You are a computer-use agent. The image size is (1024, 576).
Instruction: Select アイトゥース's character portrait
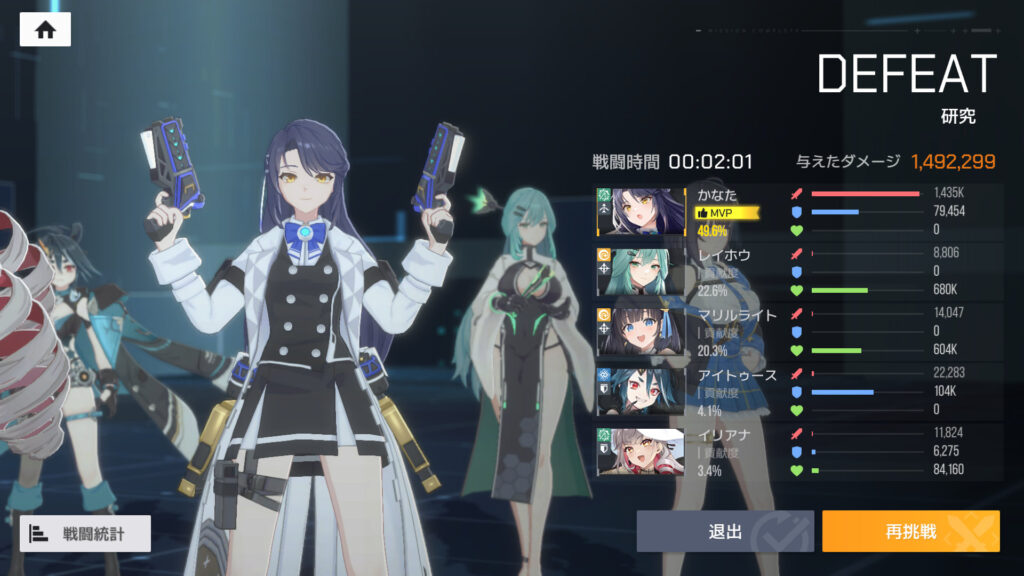coord(641,391)
